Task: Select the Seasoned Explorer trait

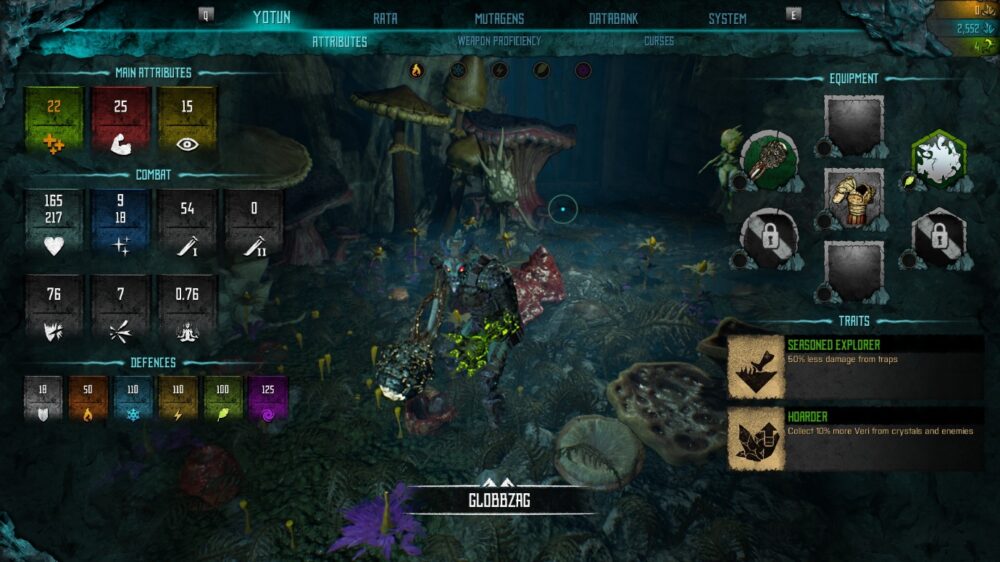Action: 855,367
